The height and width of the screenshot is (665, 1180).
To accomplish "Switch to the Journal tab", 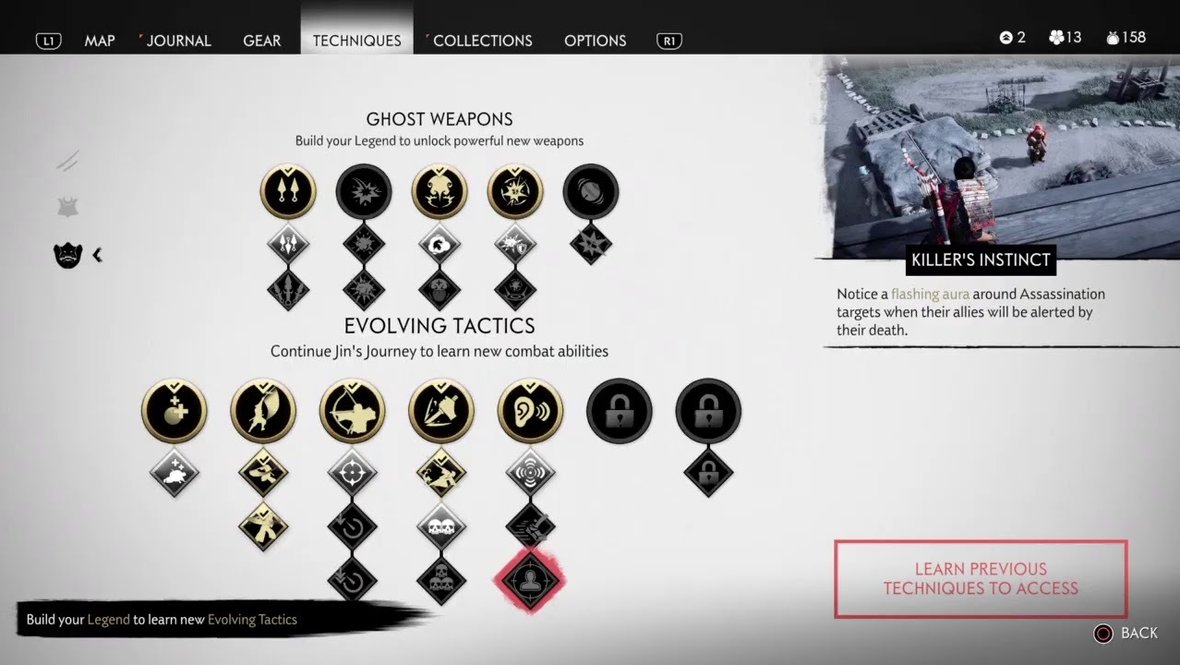I will coord(179,41).
